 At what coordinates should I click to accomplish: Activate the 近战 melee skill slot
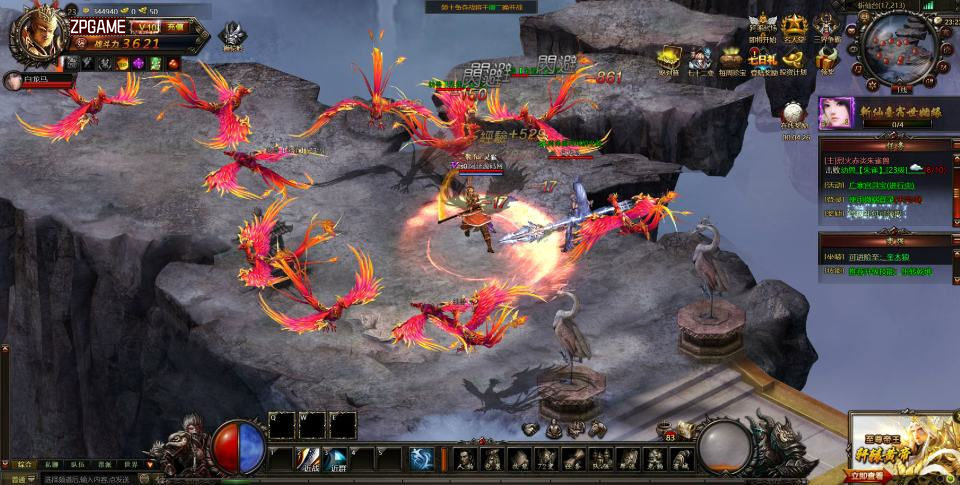[x=310, y=458]
